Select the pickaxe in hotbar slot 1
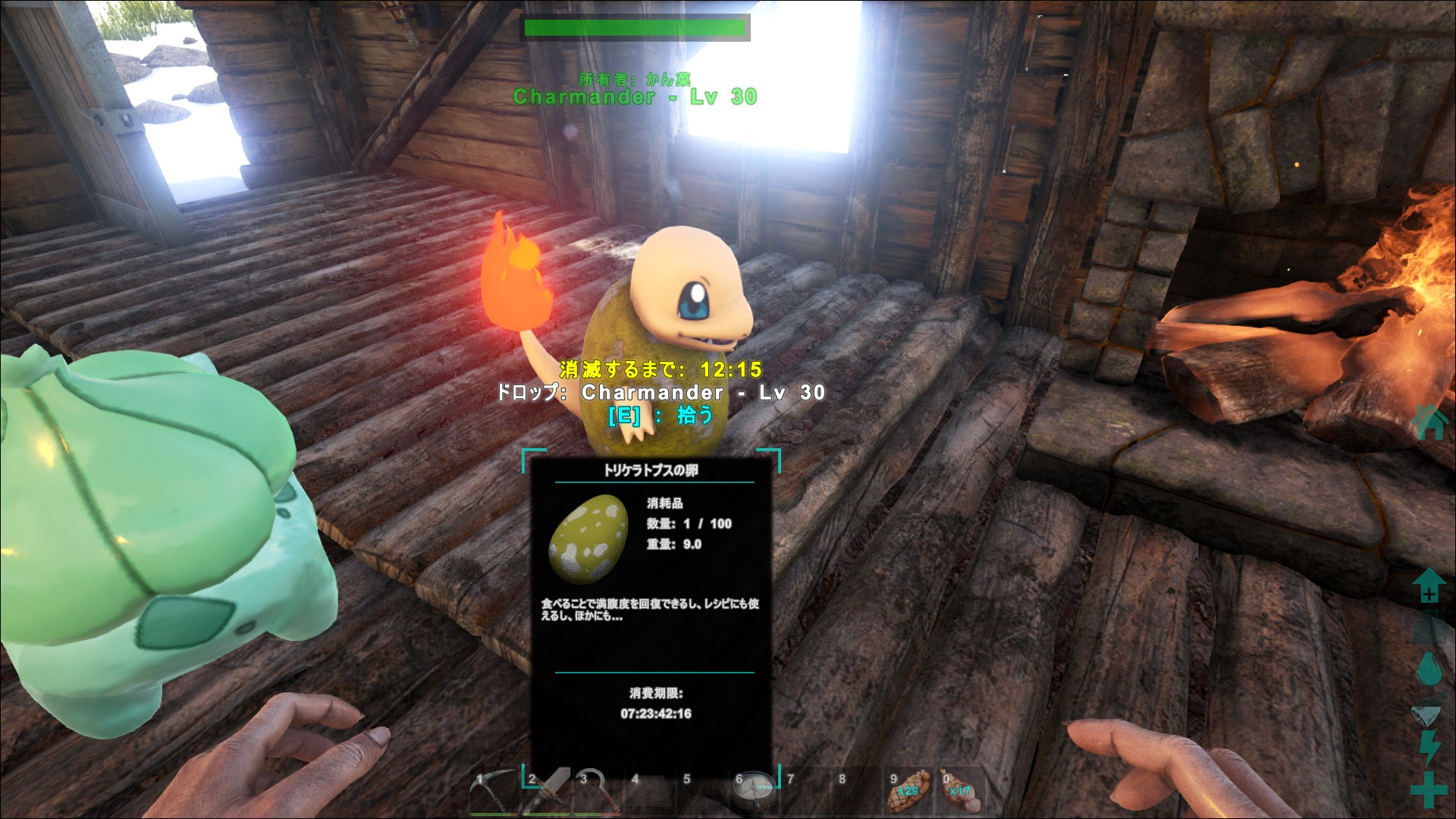Image resolution: width=1456 pixels, height=819 pixels. pyautogui.click(x=494, y=792)
